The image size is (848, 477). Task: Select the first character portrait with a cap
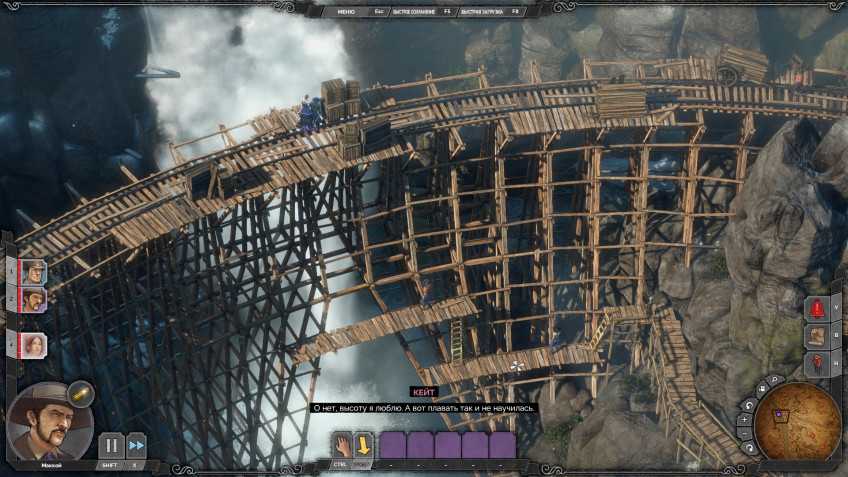pyautogui.click(x=33, y=271)
